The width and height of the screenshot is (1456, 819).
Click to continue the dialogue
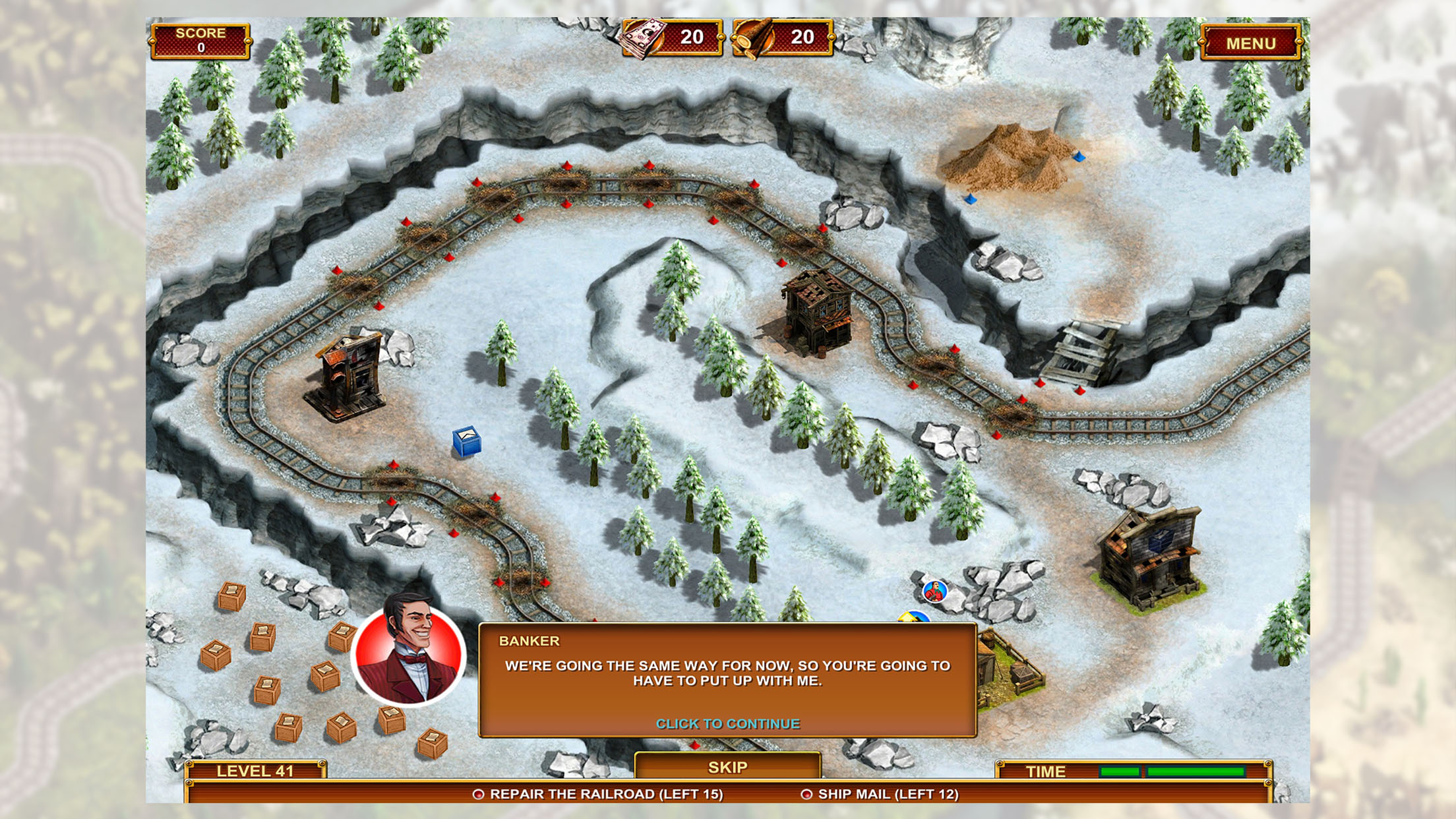click(x=727, y=723)
